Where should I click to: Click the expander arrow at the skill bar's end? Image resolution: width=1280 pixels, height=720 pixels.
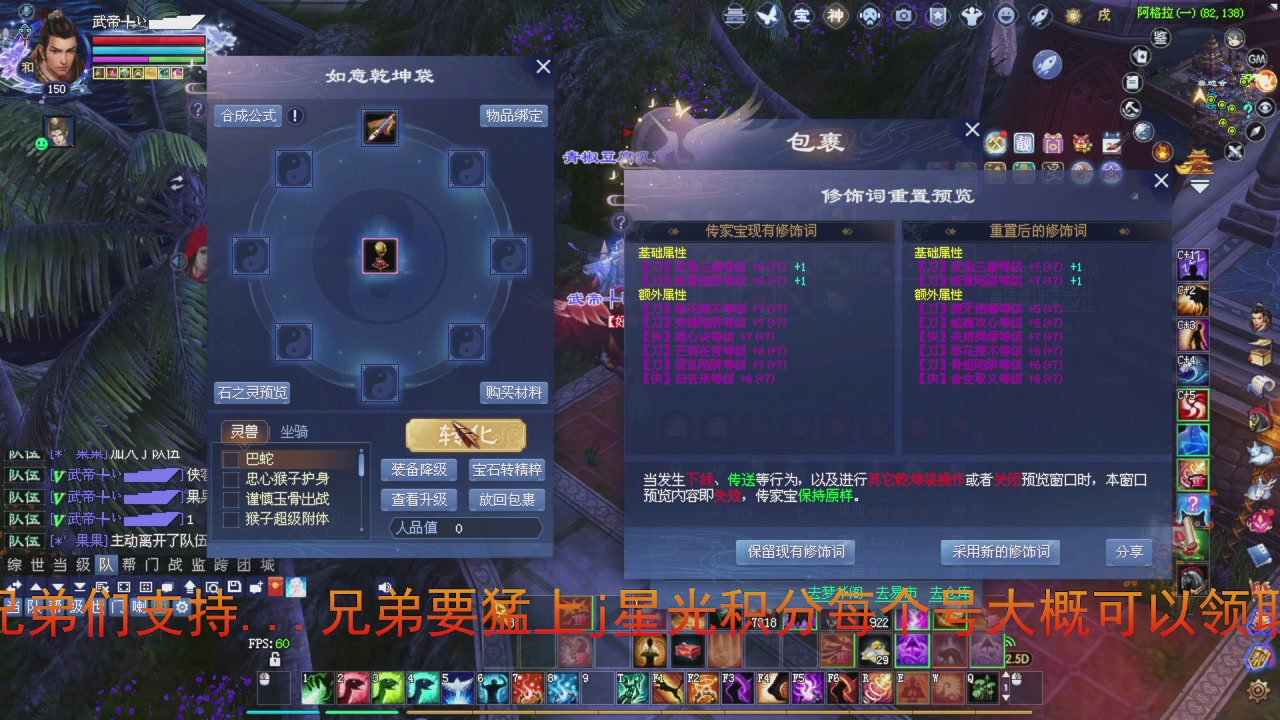click(x=1006, y=675)
